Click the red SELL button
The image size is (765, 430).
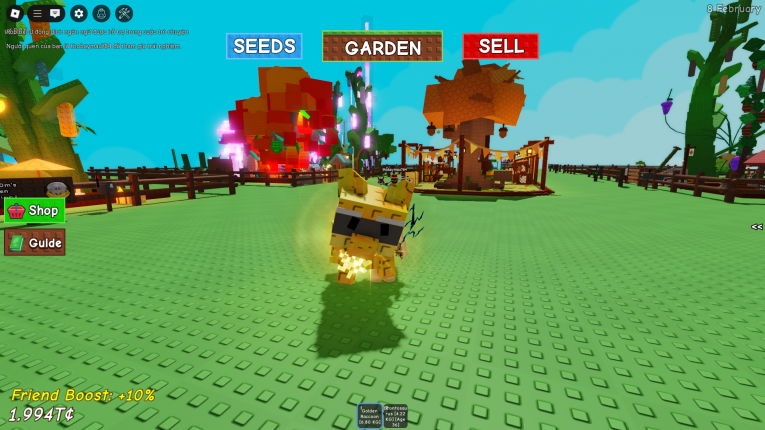[500, 46]
